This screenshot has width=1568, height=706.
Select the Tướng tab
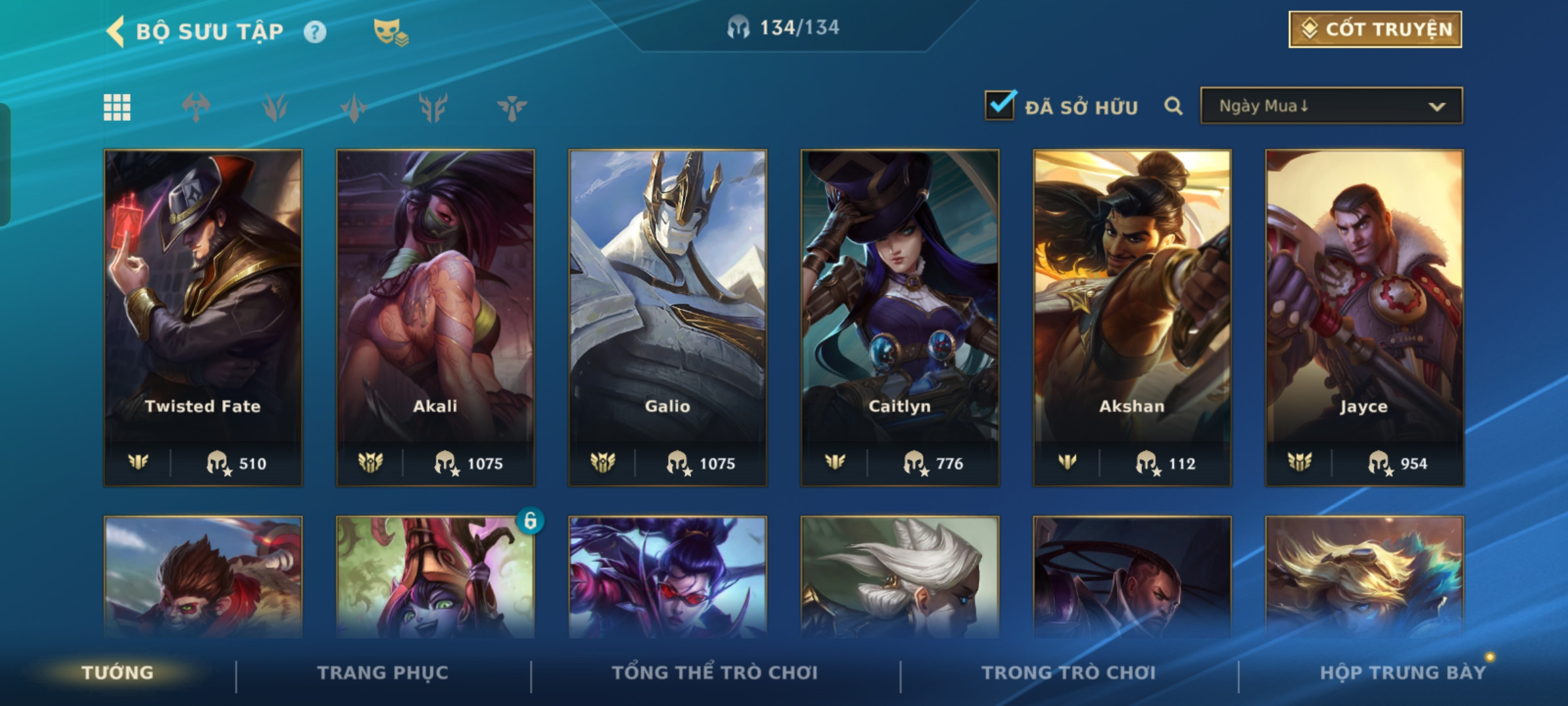(118, 673)
